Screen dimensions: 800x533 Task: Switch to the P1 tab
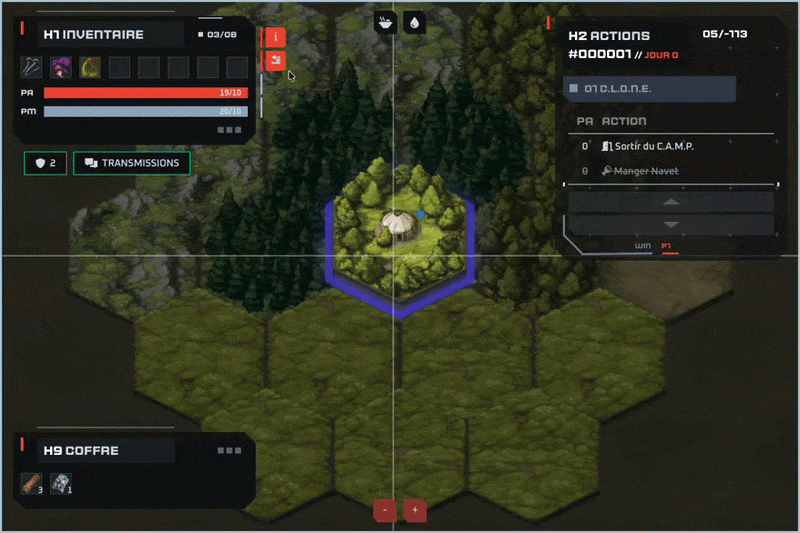[667, 245]
